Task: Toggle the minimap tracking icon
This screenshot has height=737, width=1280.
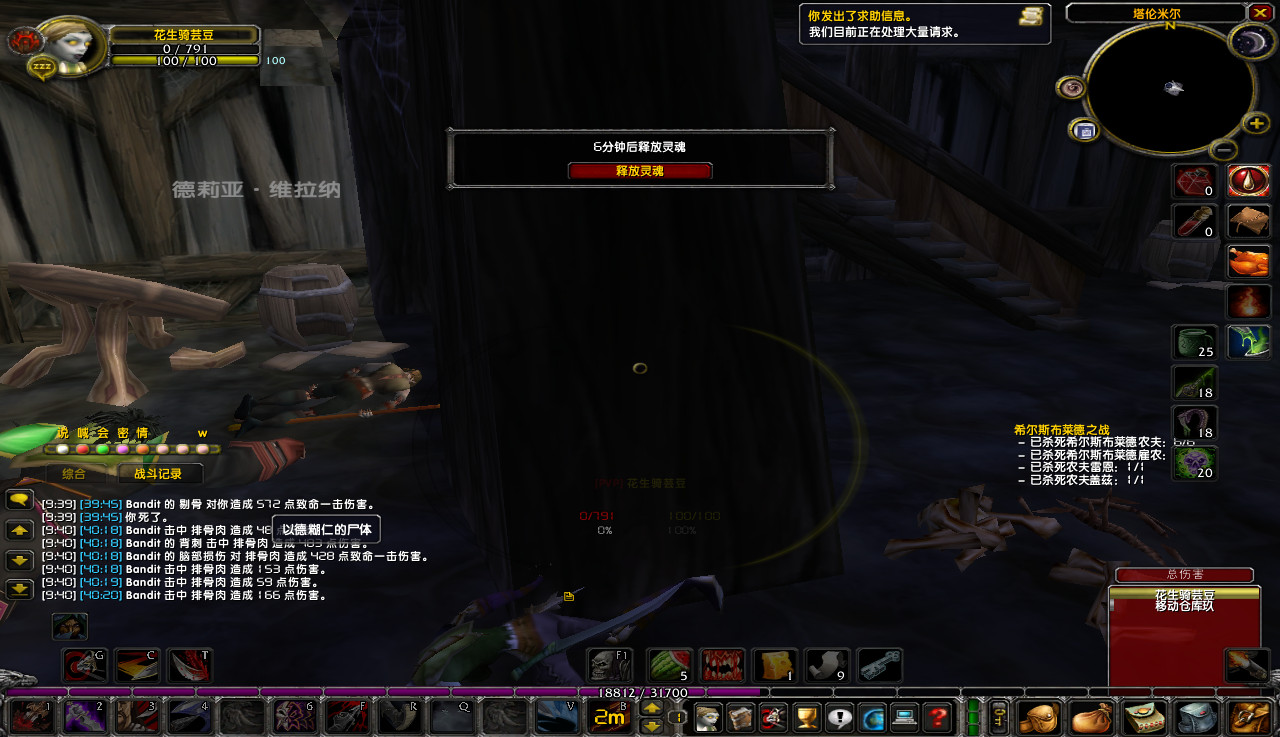Action: pyautogui.click(x=1070, y=88)
